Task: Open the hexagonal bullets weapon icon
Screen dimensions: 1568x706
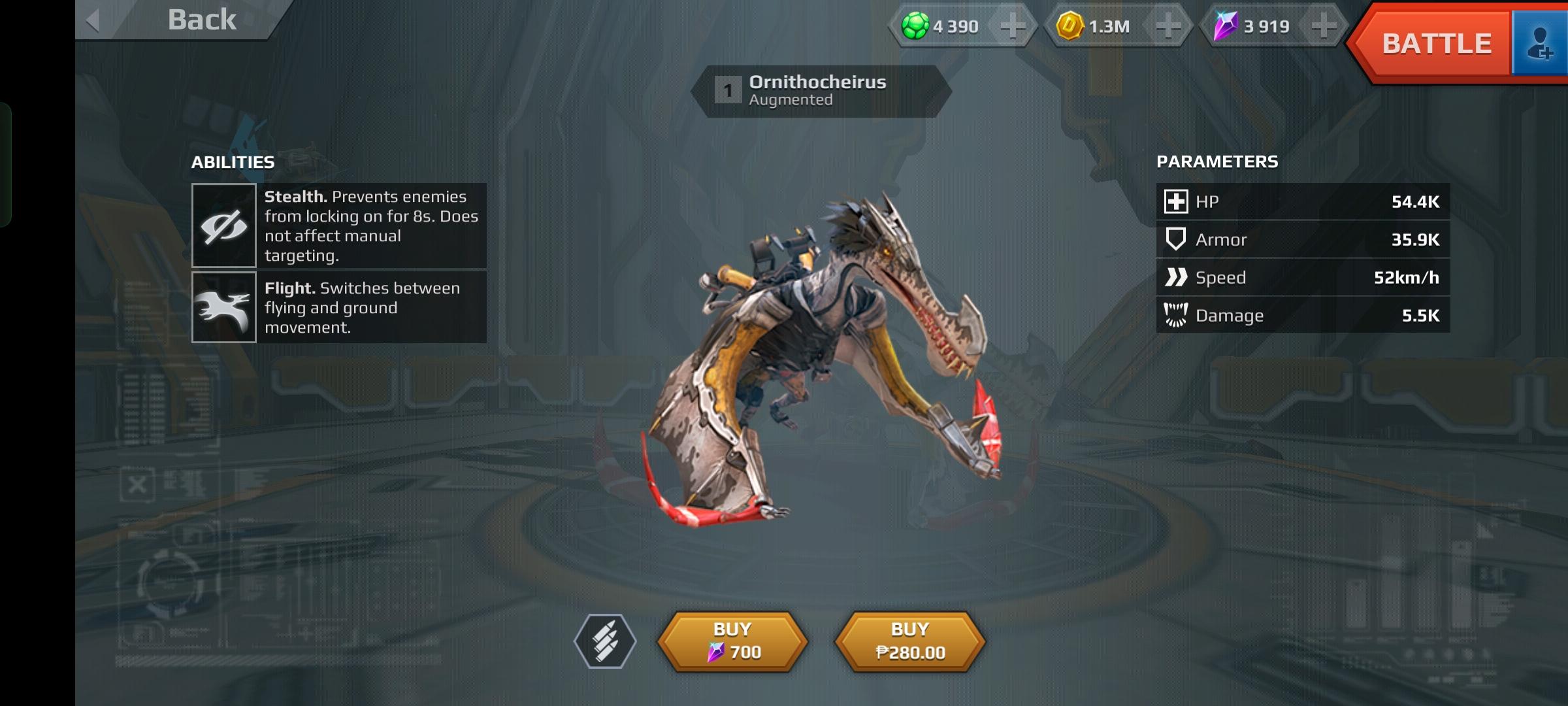Action: pos(605,641)
